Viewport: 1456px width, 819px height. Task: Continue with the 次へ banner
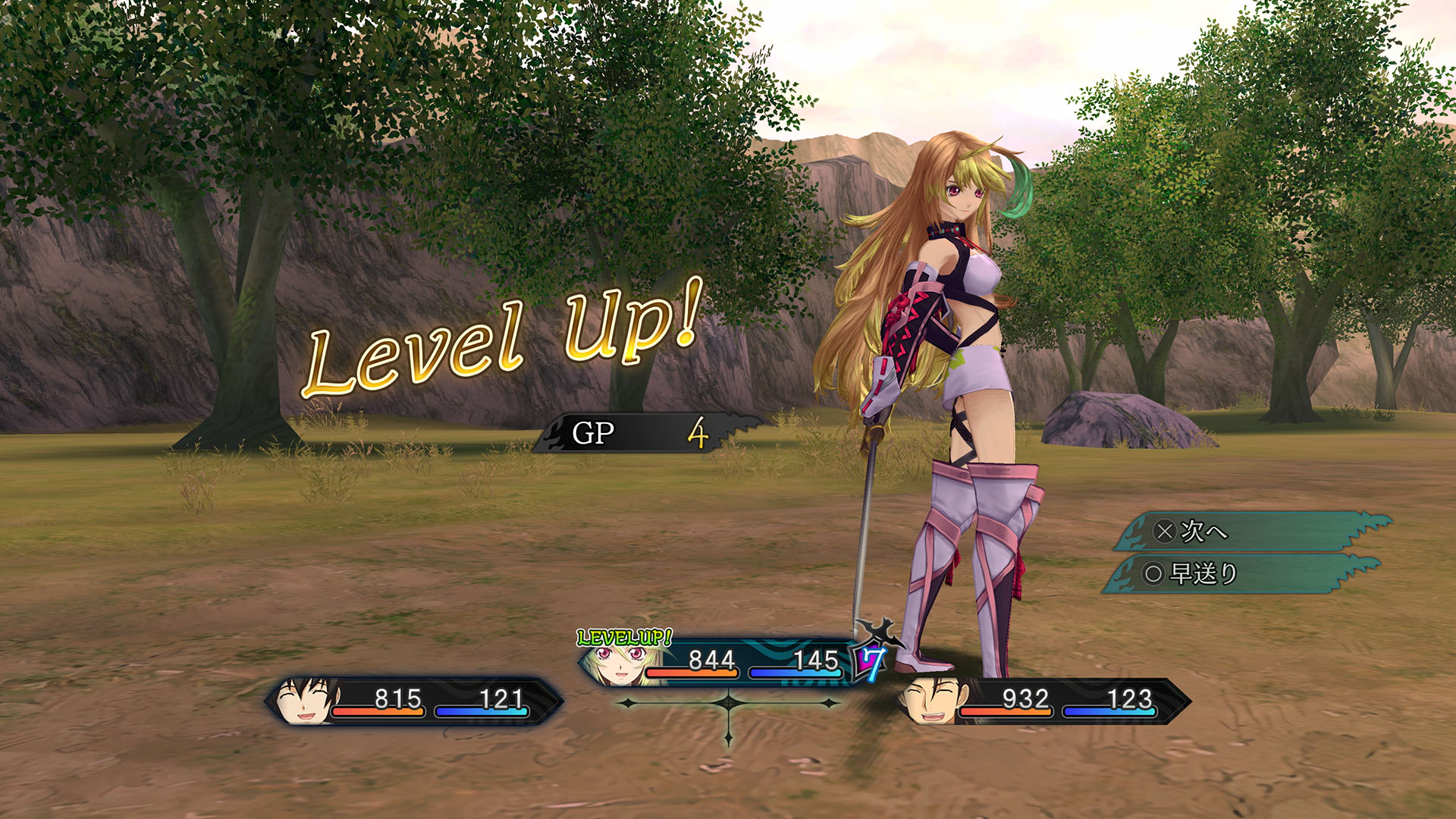tap(1251, 532)
